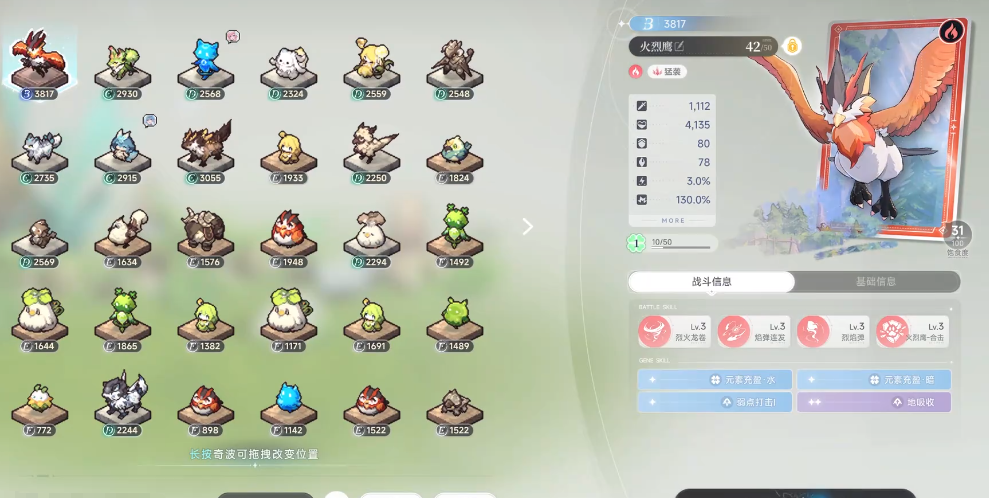Open the 战斗信息 tab

[x=711, y=282]
